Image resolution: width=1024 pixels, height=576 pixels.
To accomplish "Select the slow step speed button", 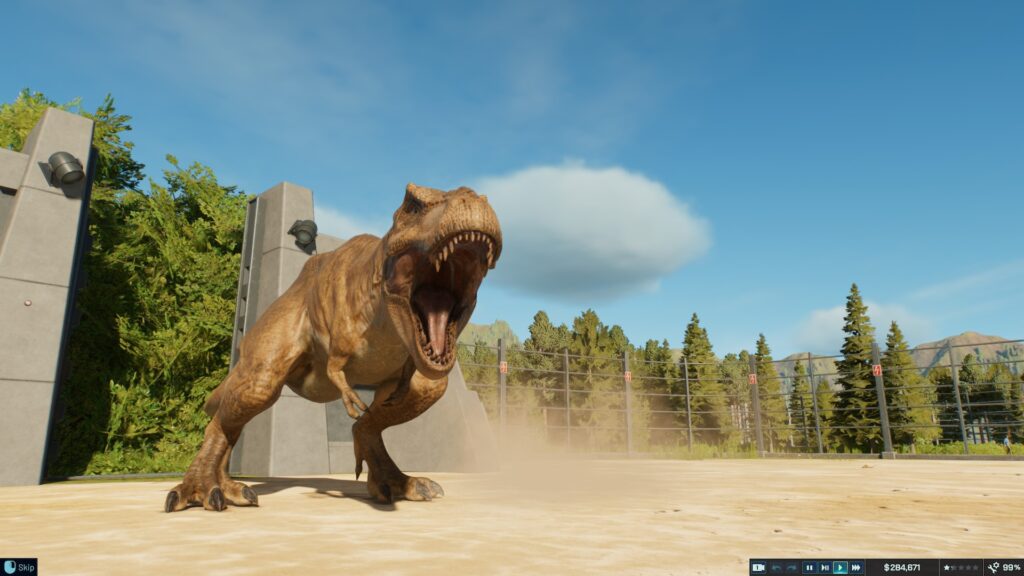I will pyautogui.click(x=825, y=567).
